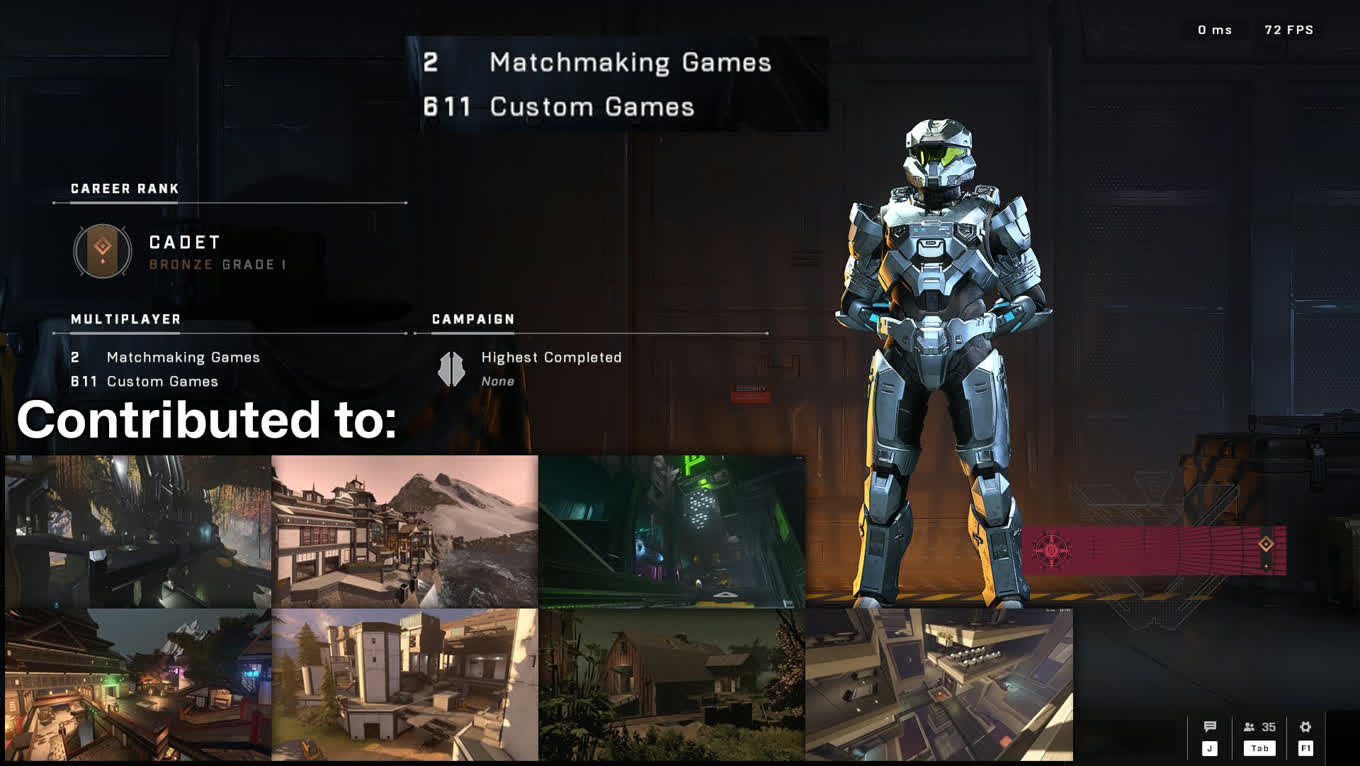Open the green neon interior map thumbnail
This screenshot has height=766, width=1360.
pos(671,531)
